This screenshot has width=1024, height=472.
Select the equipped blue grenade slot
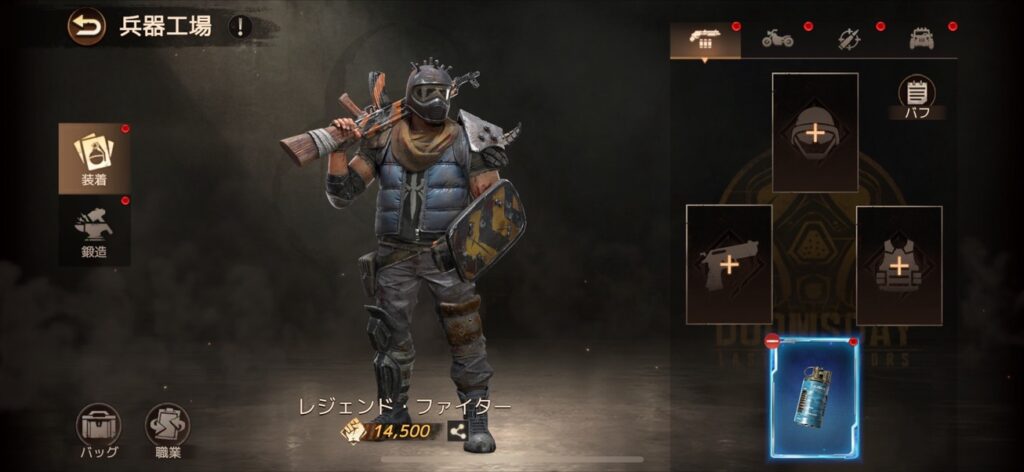(815, 398)
